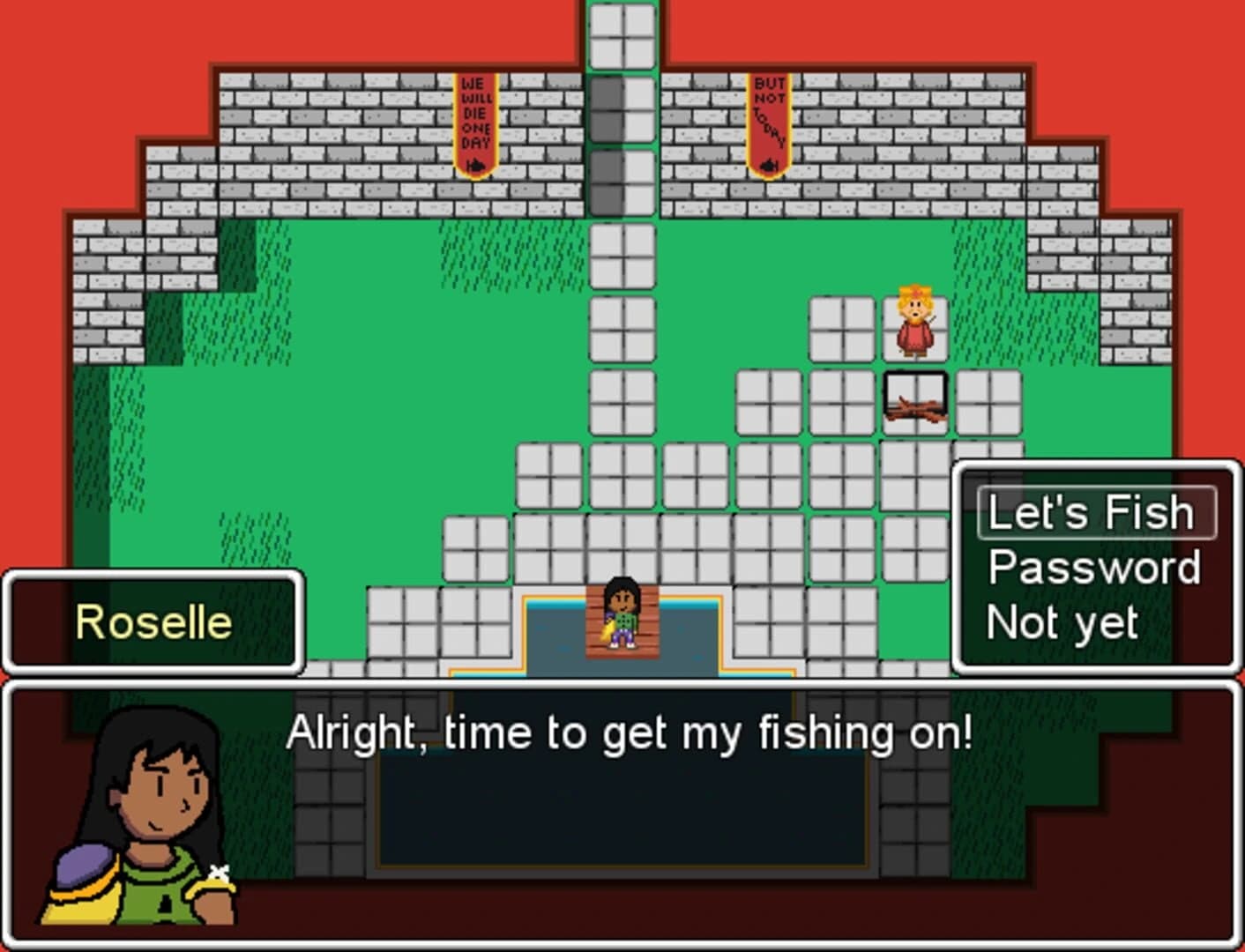This screenshot has height=952, width=1245.
Task: Select the crowned king NPC sprite
Action: point(913,324)
